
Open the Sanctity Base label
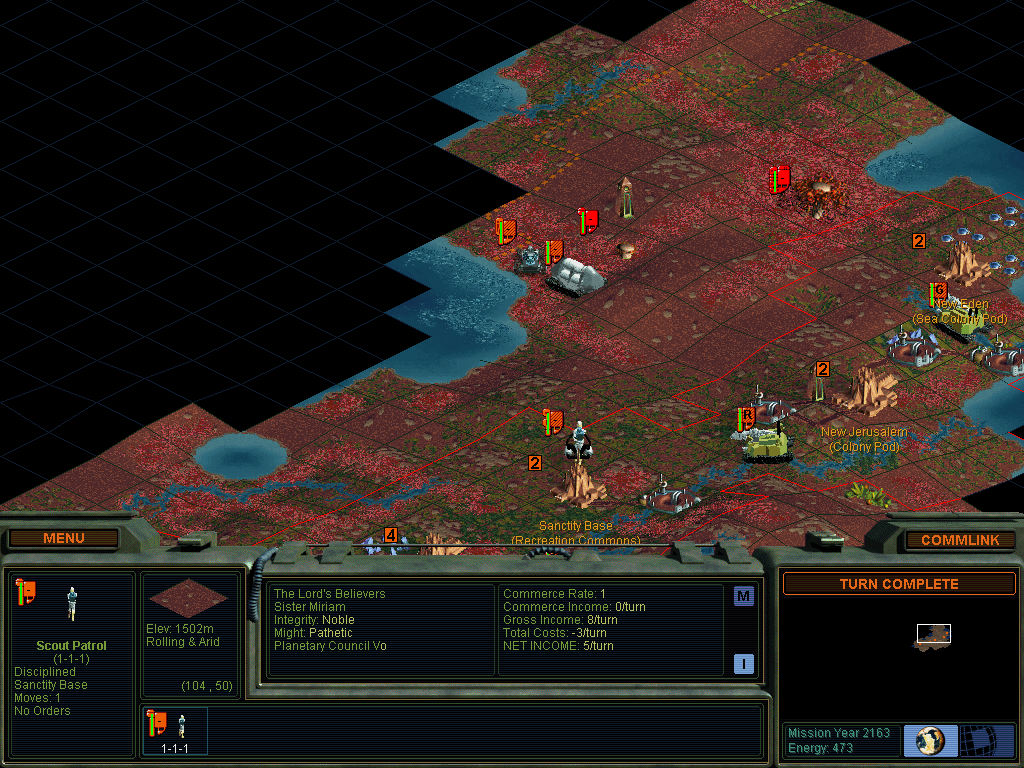pos(576,526)
